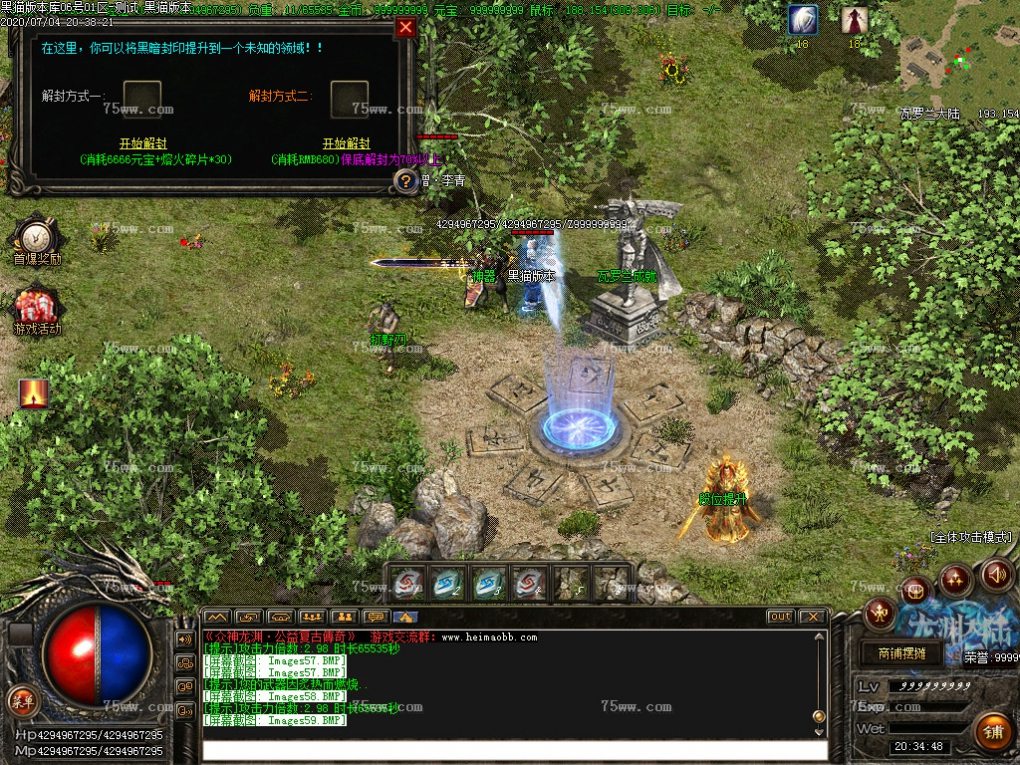1020x765 pixels.
Task: Toggle sound with the speaker orb
Action: 996,575
